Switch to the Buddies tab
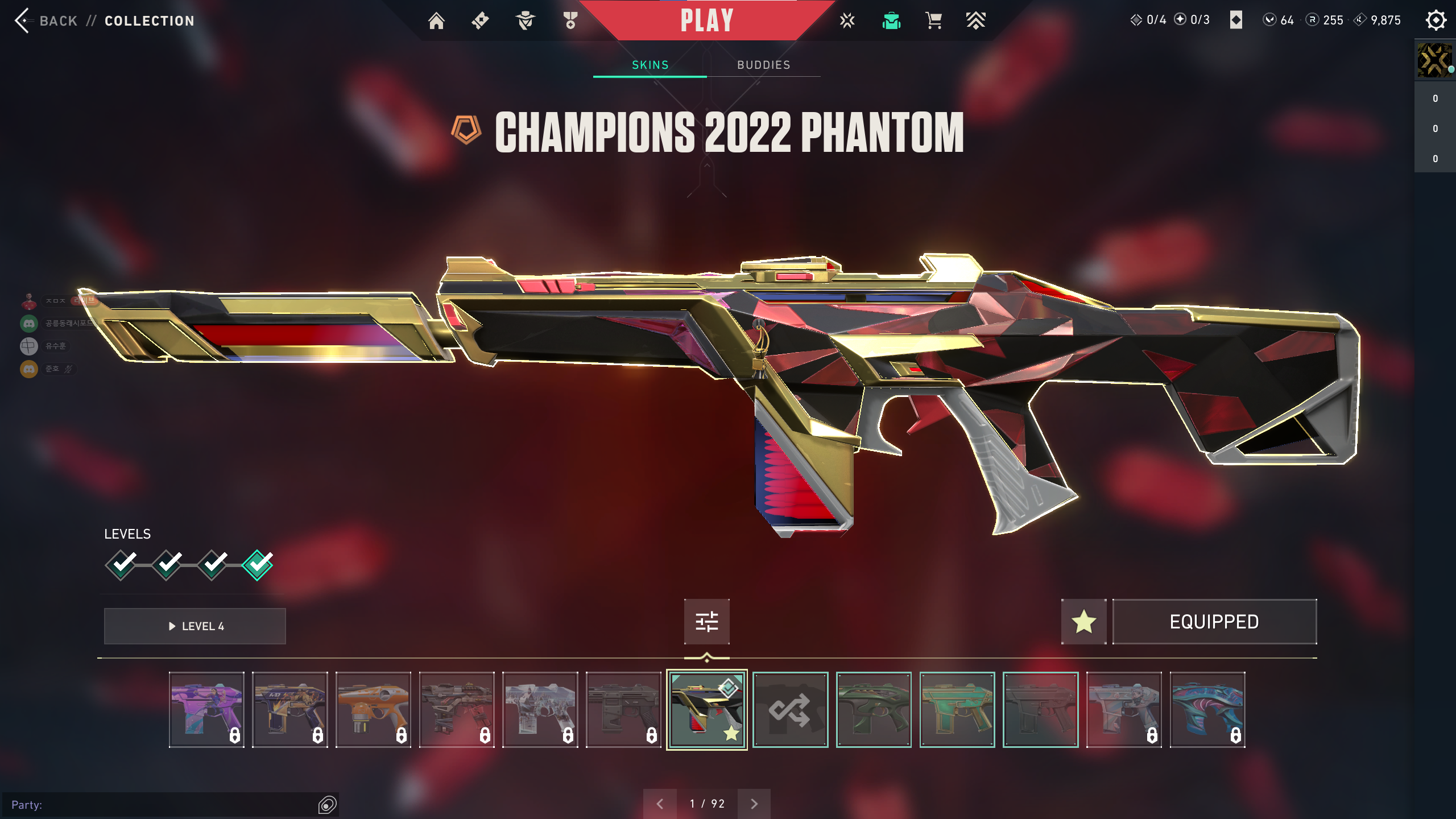 763,65
